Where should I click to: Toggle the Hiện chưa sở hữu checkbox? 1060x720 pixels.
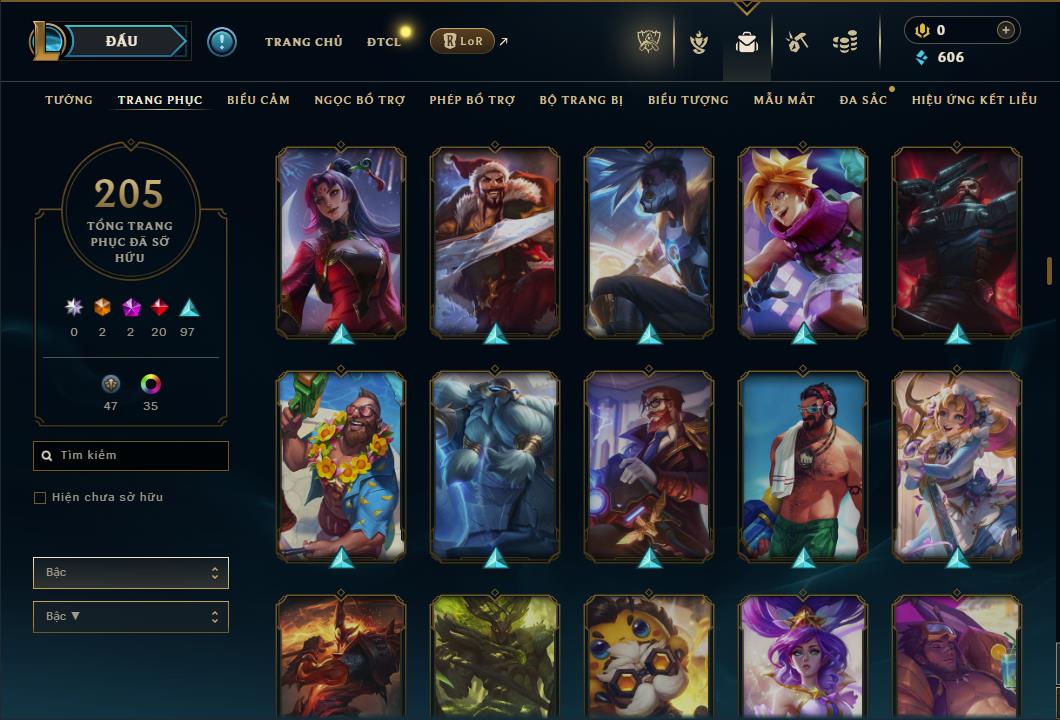pyautogui.click(x=40, y=498)
